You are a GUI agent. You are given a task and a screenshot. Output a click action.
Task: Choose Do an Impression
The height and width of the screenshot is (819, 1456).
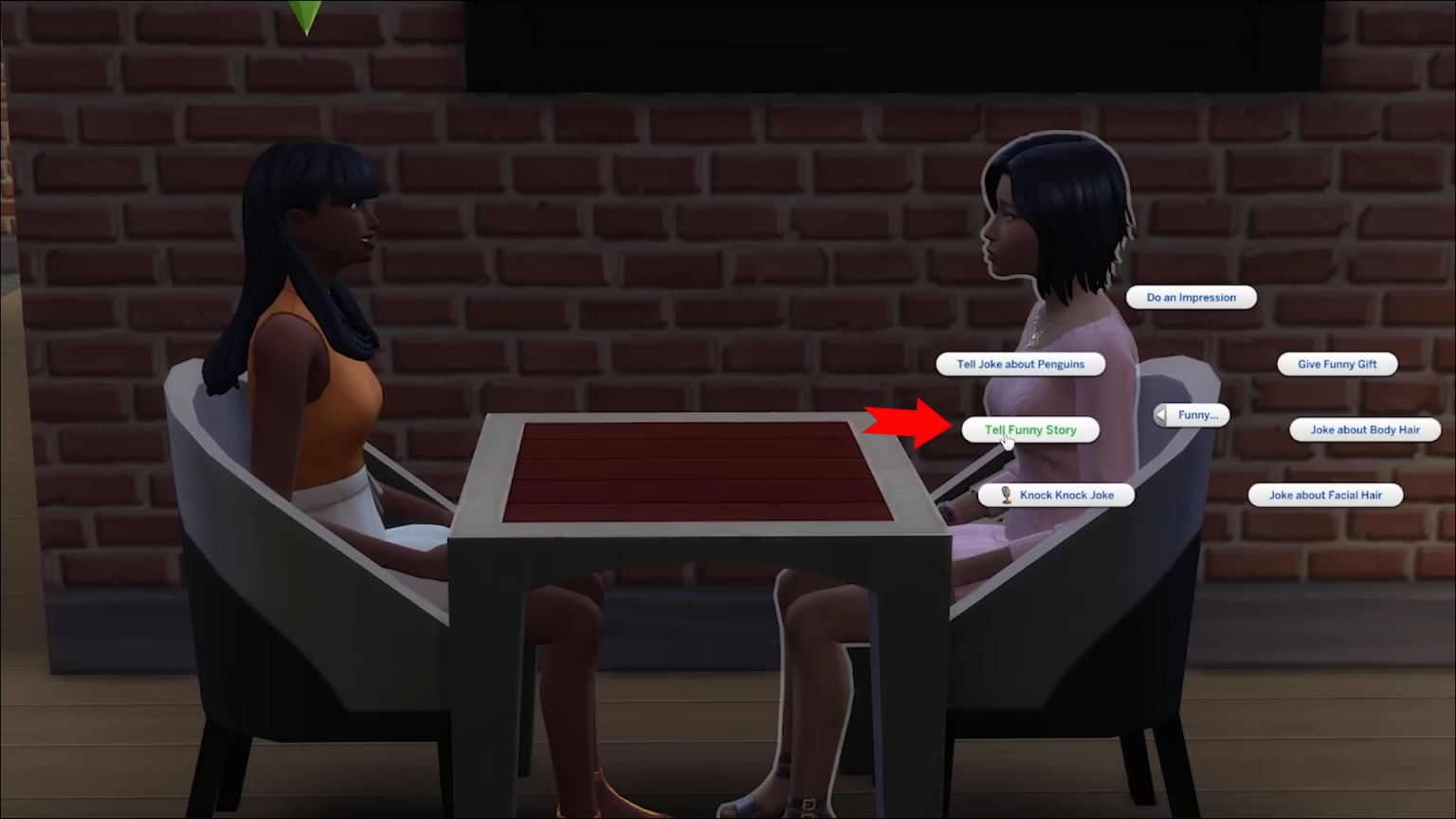pos(1191,297)
